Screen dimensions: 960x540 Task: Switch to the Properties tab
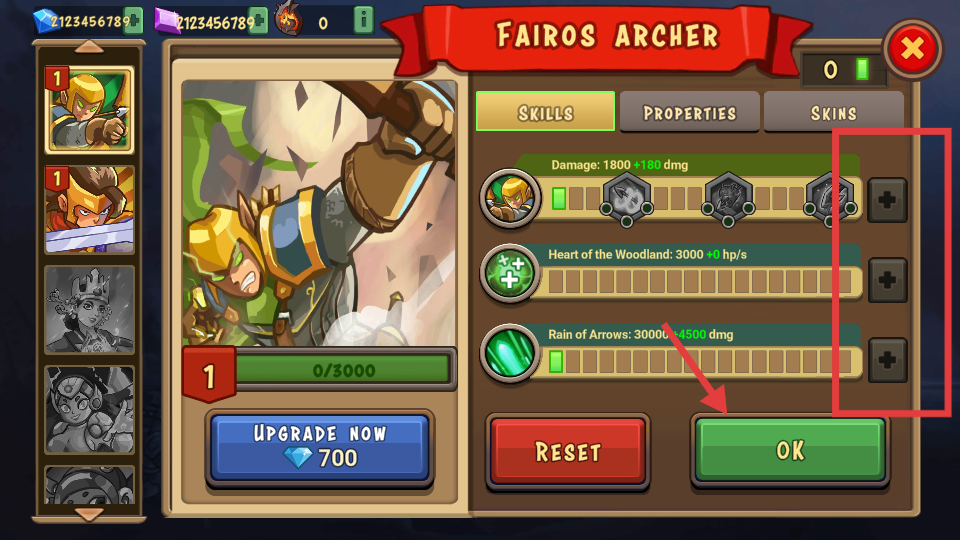tap(689, 113)
